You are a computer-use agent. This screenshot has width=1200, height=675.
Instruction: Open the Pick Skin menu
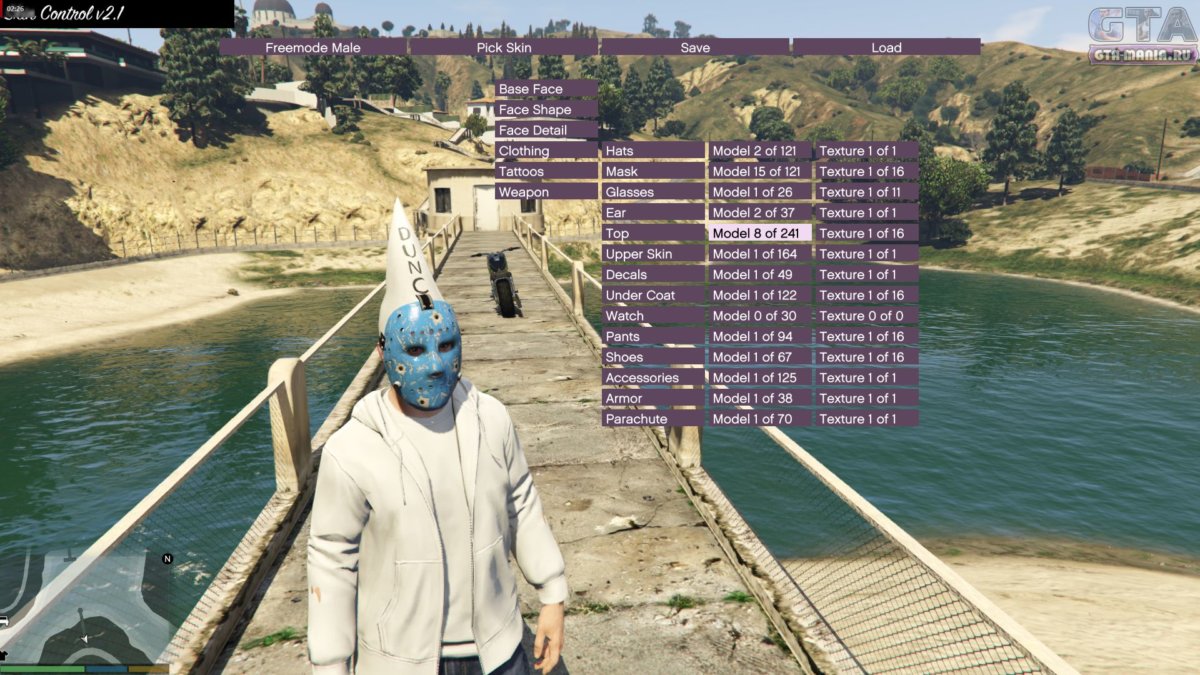click(x=503, y=47)
